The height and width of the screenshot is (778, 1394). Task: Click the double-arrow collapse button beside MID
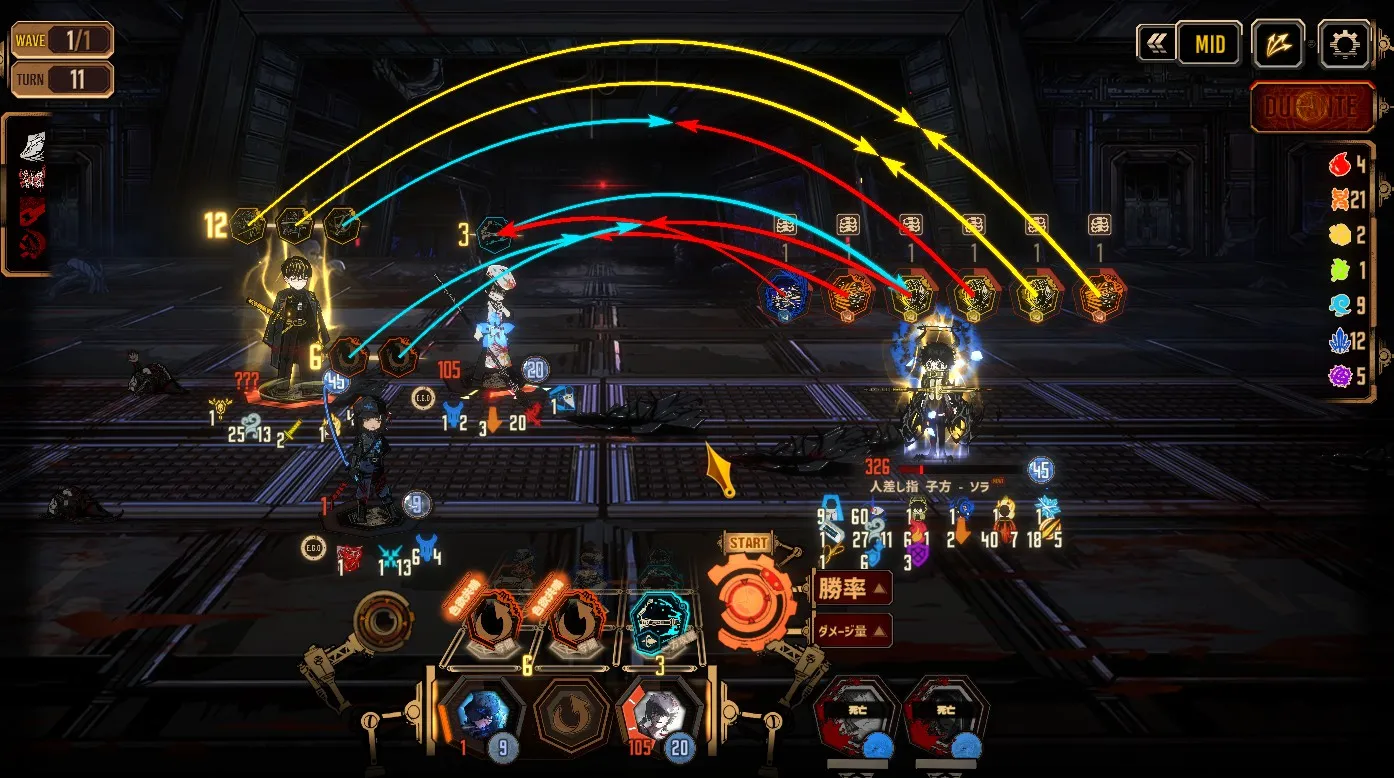point(1155,43)
